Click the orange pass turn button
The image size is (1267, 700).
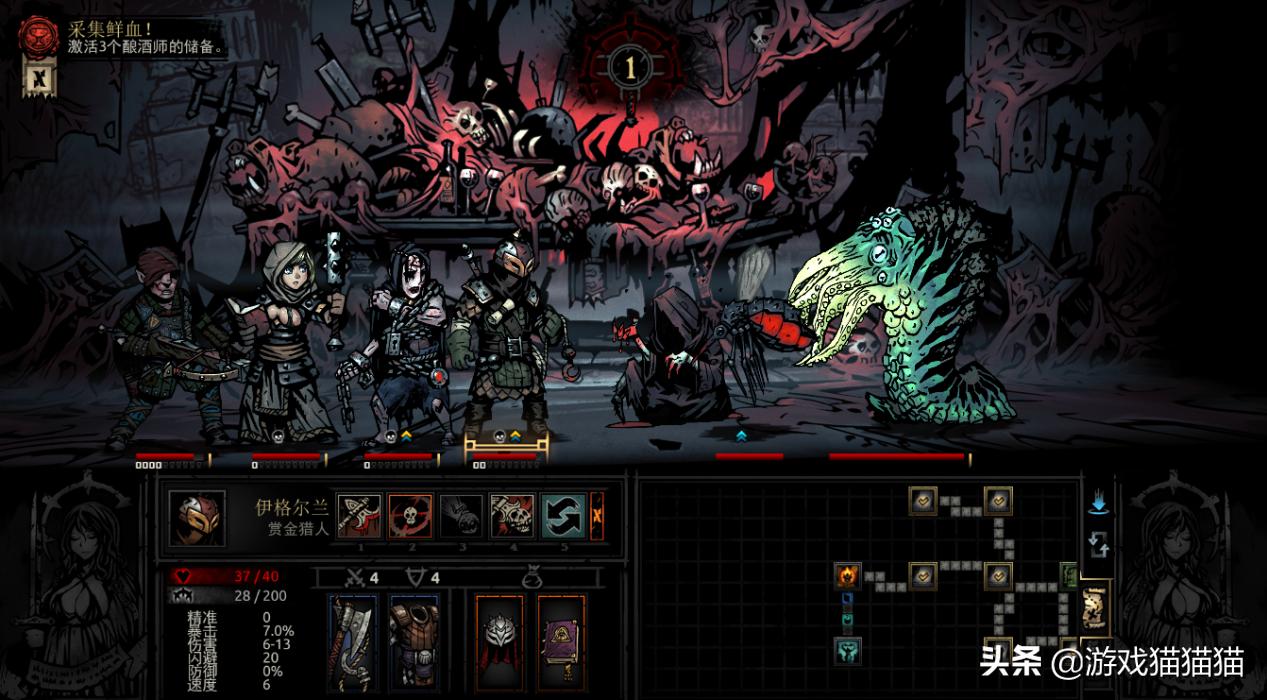pos(597,516)
